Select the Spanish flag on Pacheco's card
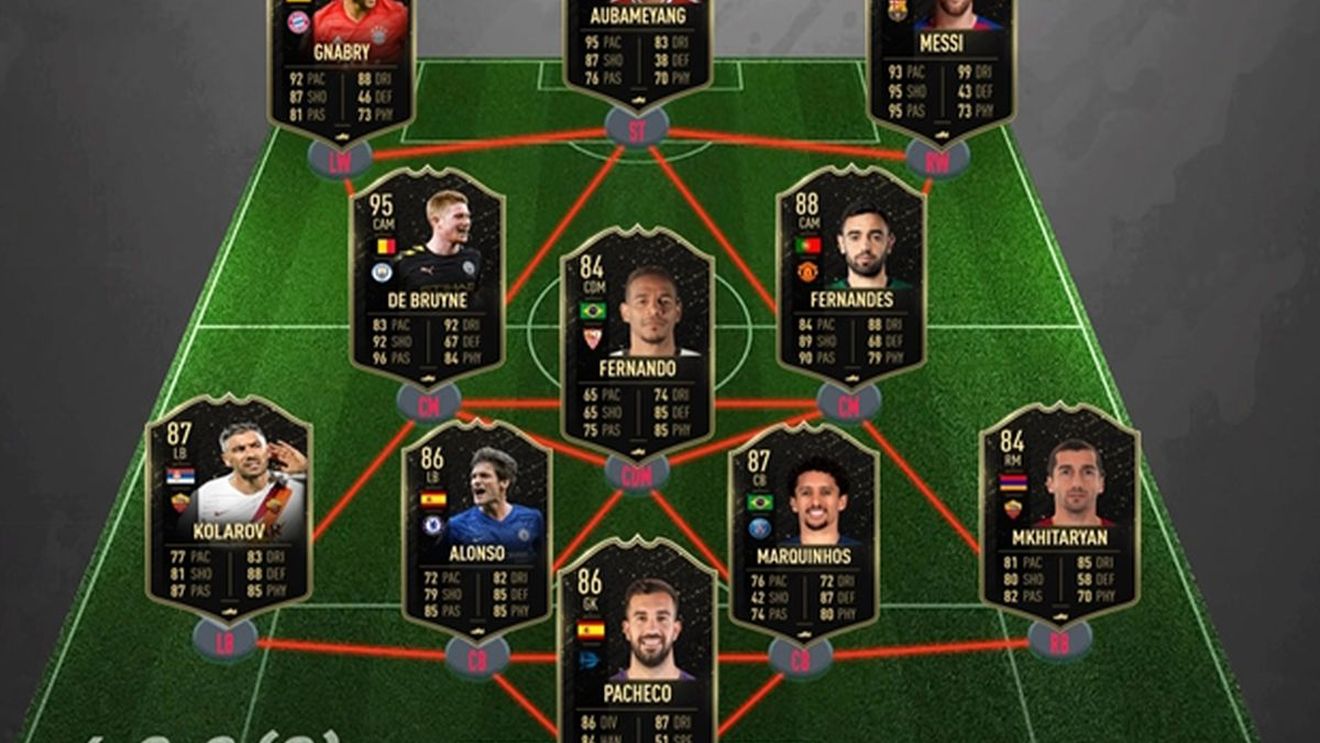The image size is (1320, 743). point(590,630)
